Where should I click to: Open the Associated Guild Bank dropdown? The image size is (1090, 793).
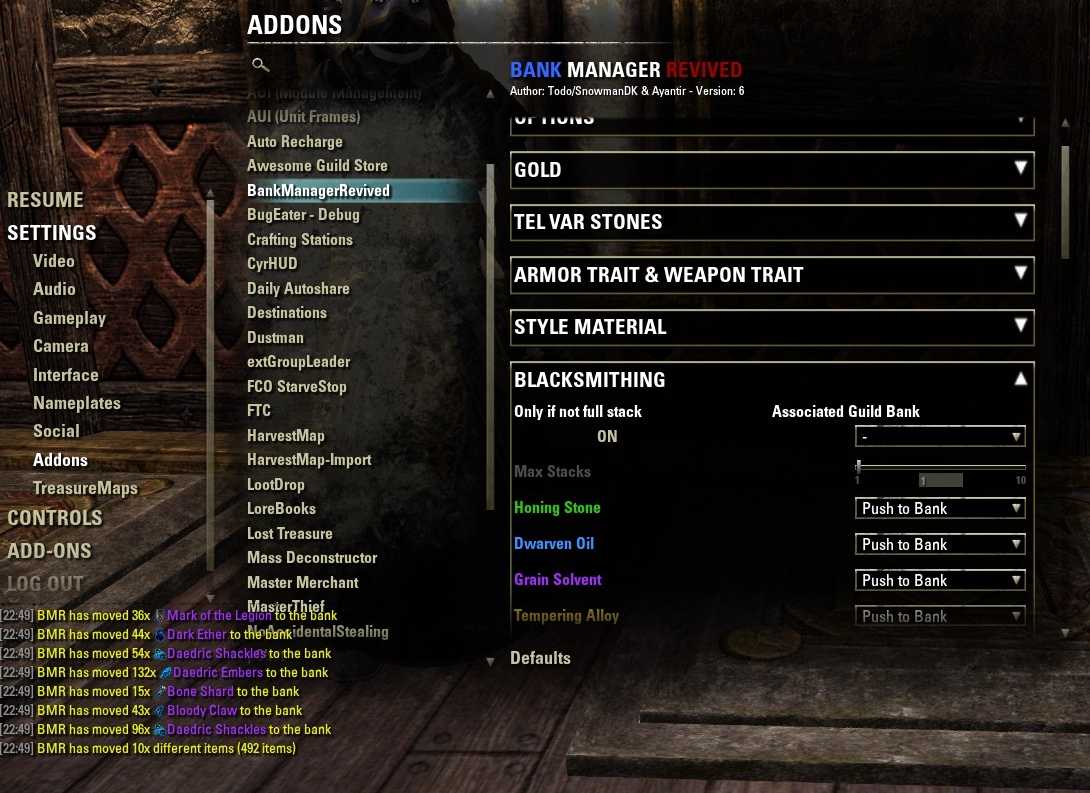pos(940,437)
